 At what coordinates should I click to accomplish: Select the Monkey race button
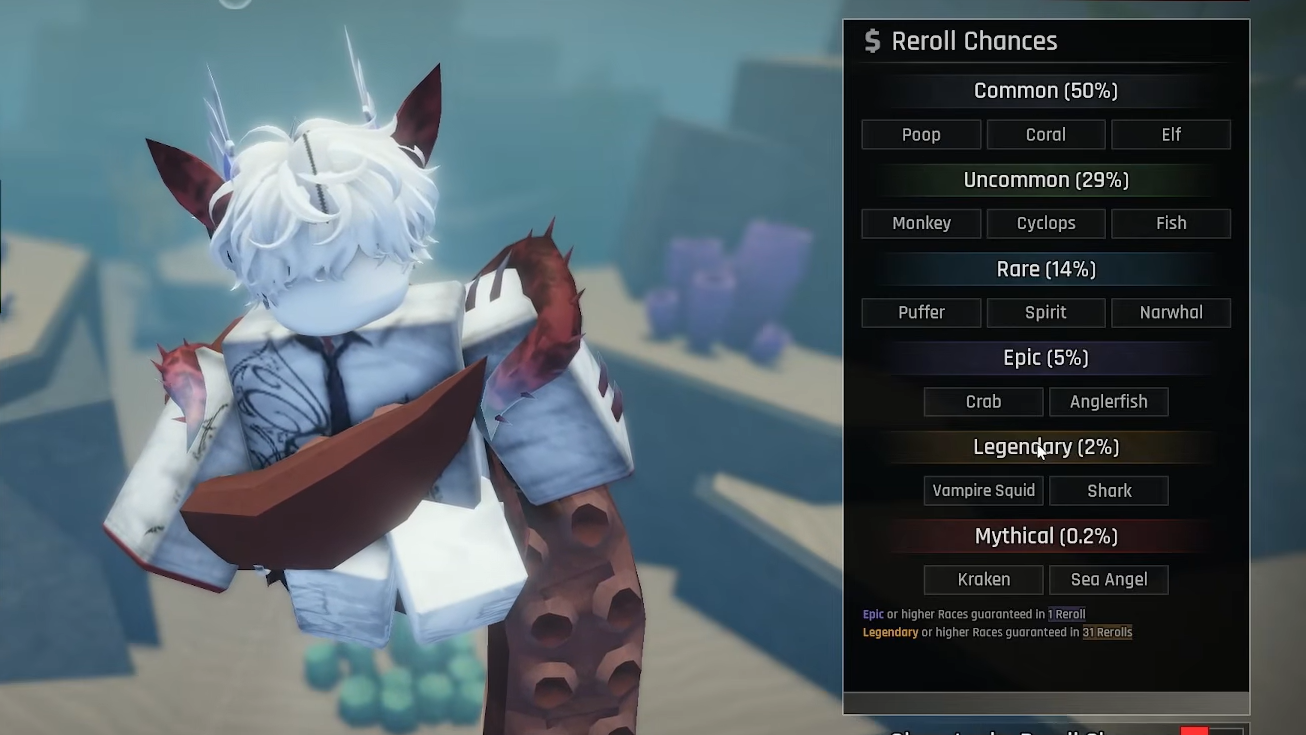tap(921, 224)
